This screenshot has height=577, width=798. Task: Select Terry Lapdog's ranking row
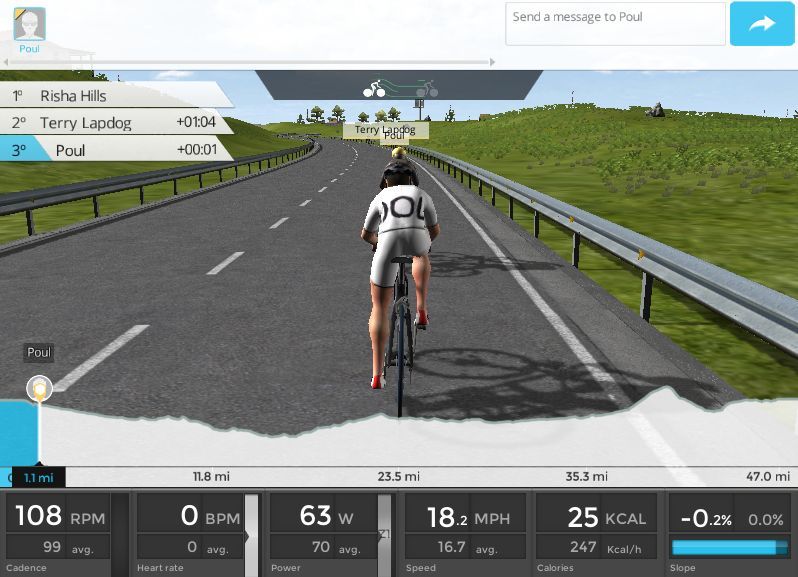[115, 123]
